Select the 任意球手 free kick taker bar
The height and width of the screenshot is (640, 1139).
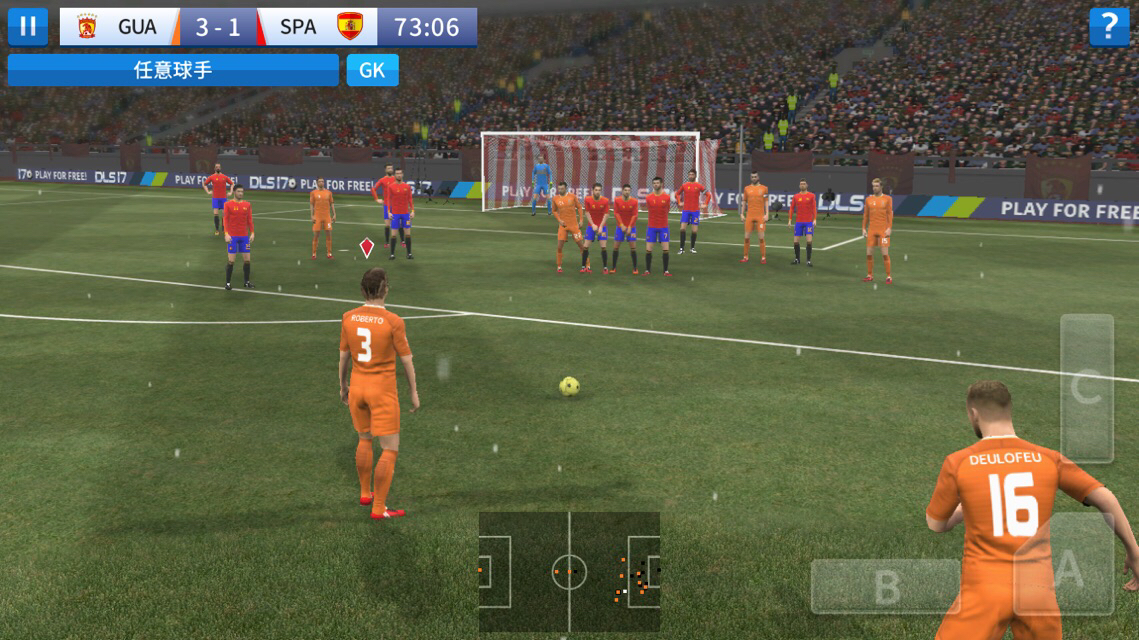pos(173,70)
